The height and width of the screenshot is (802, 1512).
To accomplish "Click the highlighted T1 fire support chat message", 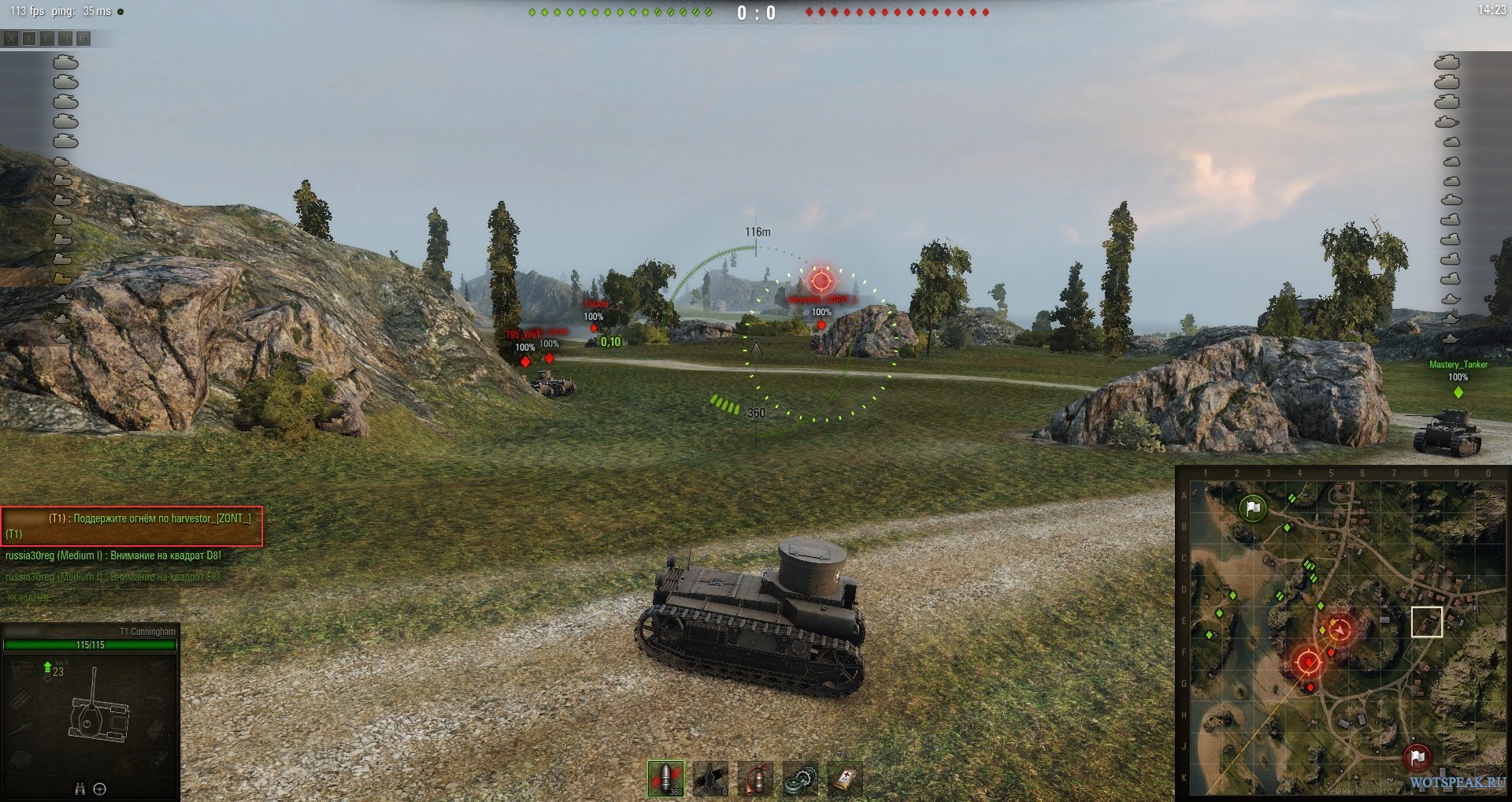I will [x=132, y=525].
